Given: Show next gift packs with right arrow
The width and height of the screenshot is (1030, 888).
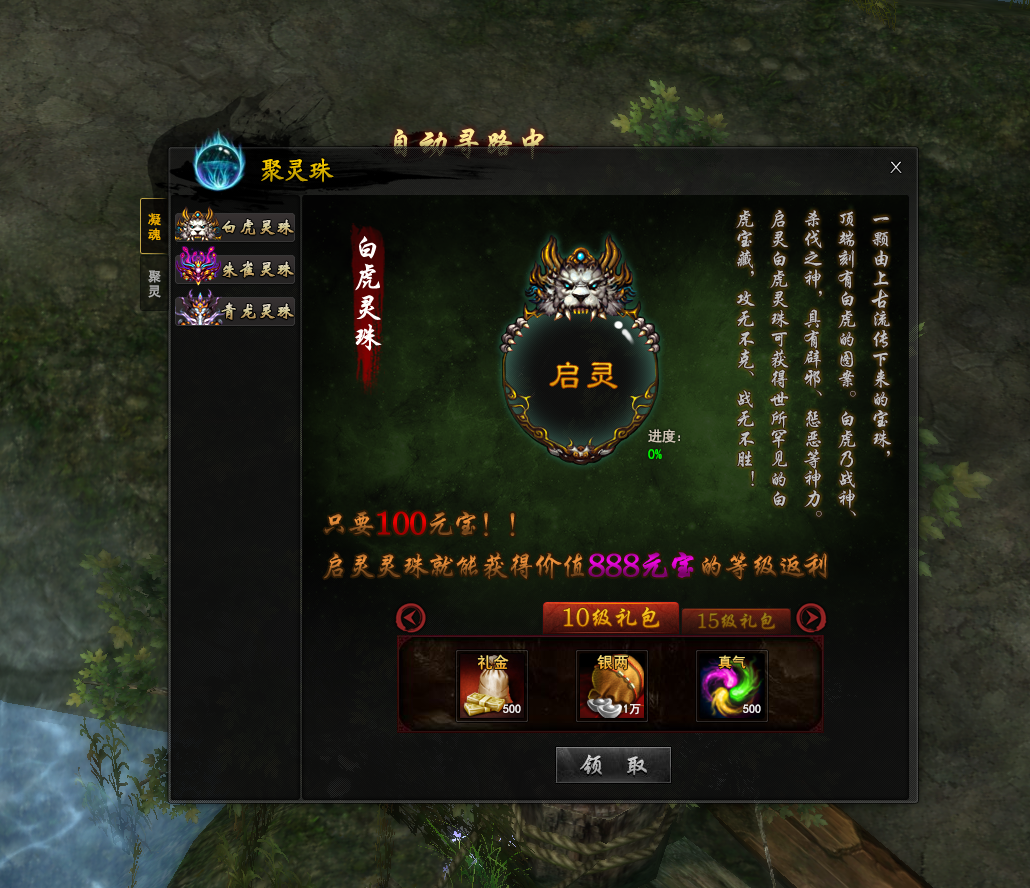Looking at the screenshot, I should (x=811, y=618).
